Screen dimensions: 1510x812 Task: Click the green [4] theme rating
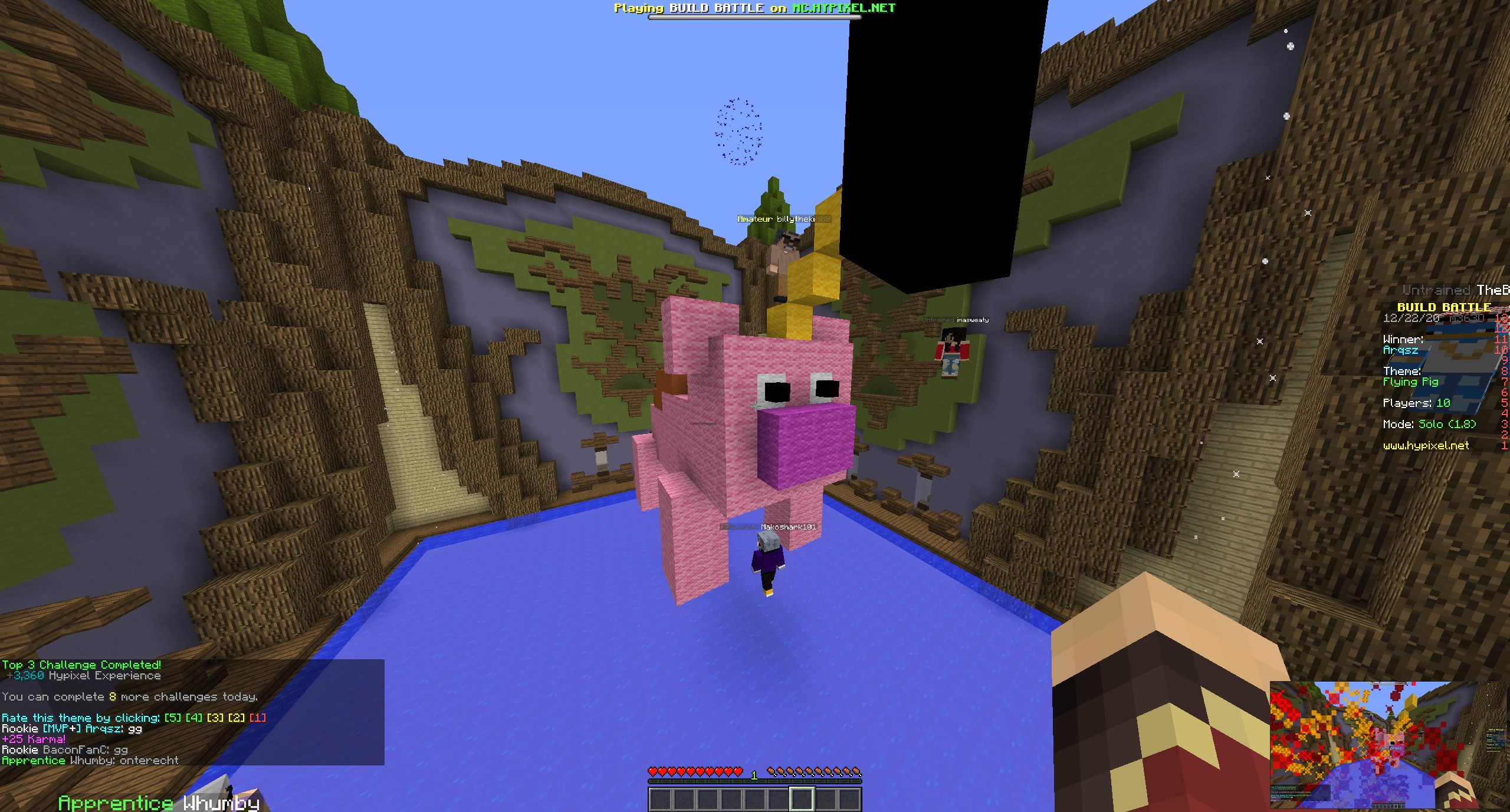pos(193,718)
